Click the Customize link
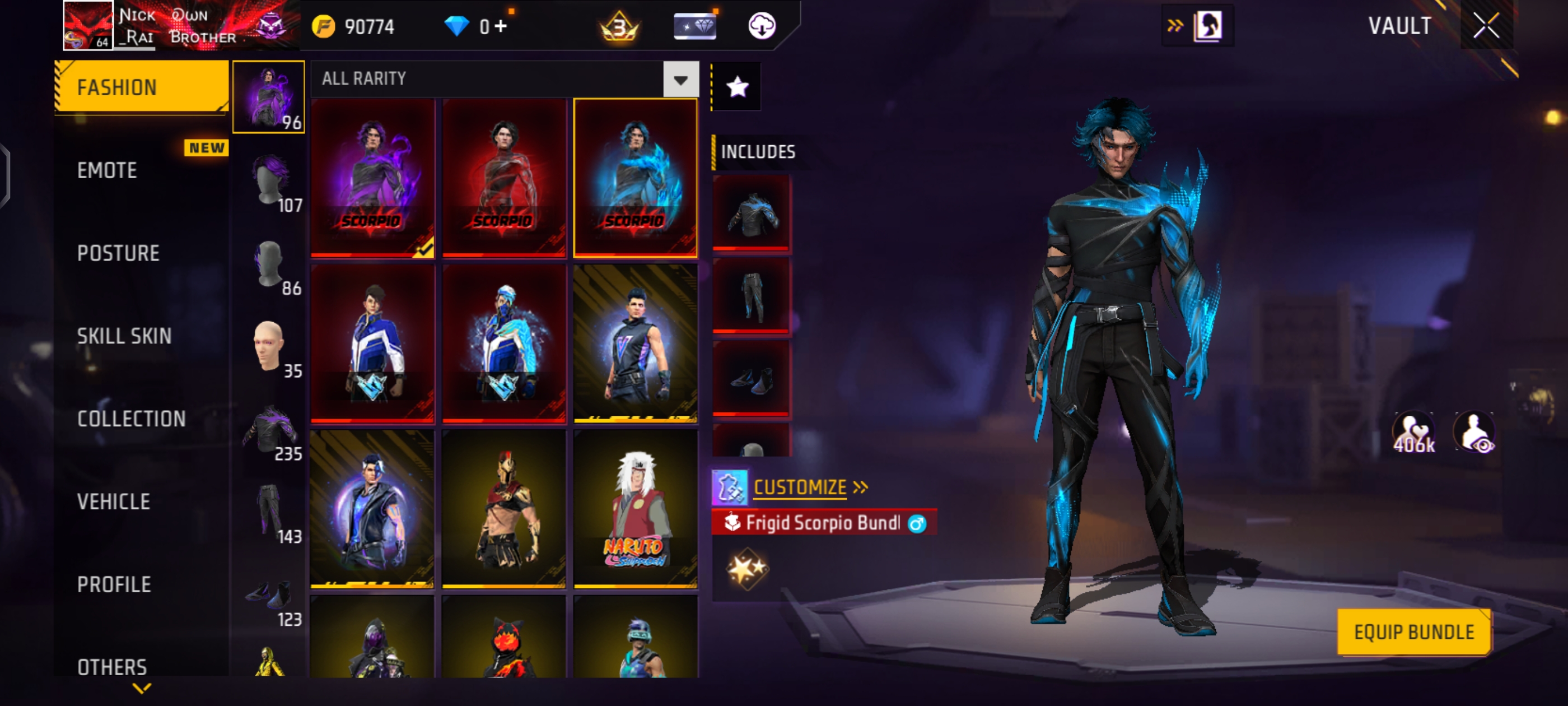The image size is (1568, 706). (x=800, y=487)
